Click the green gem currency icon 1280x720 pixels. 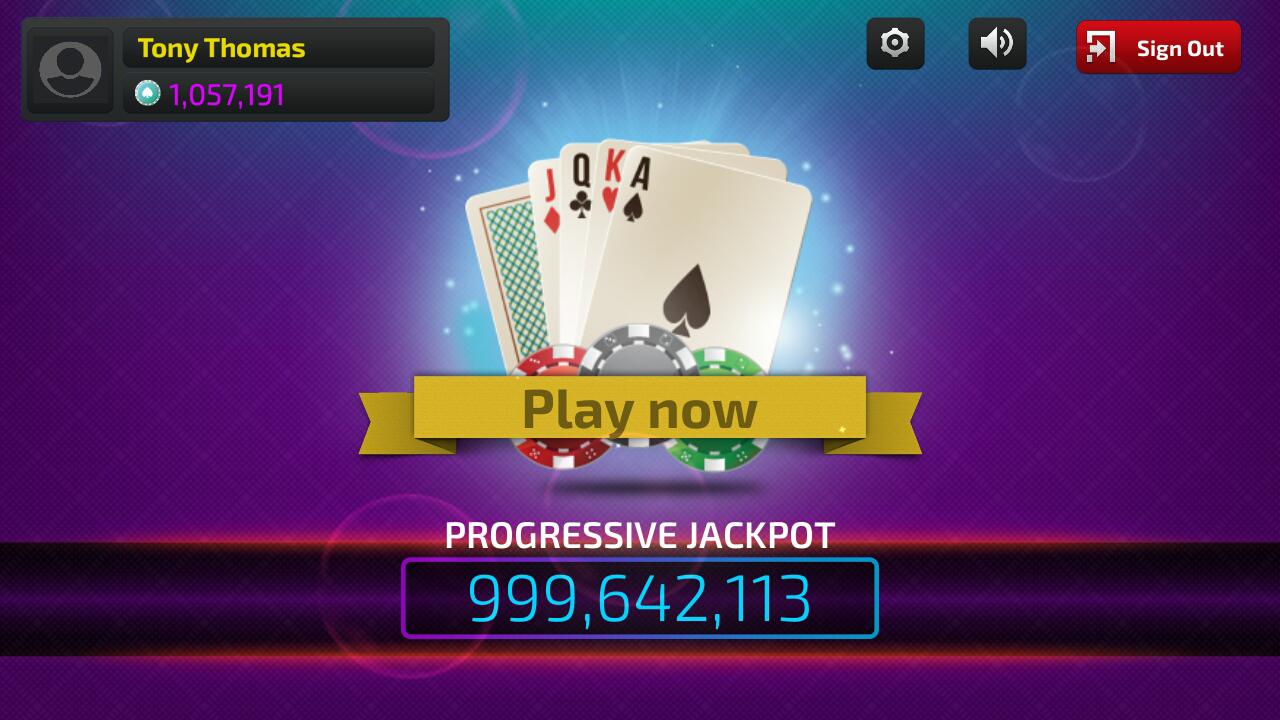click(x=147, y=93)
